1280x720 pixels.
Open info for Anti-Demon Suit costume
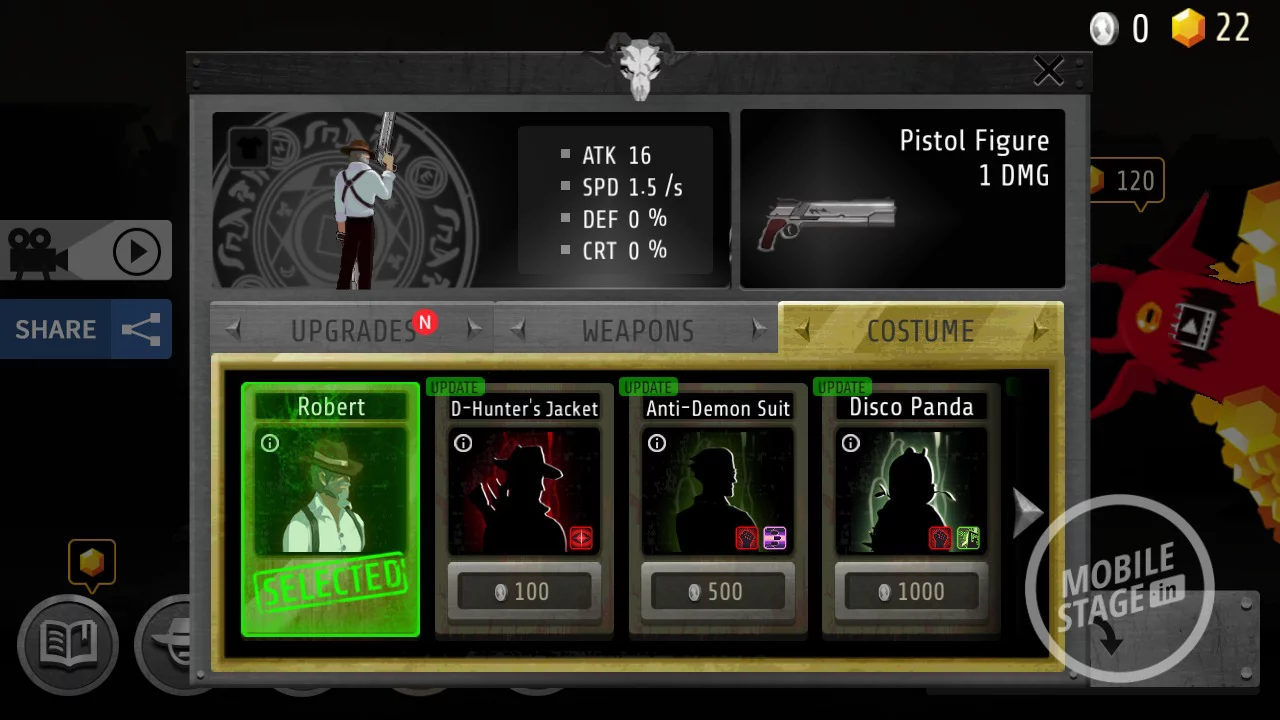[x=657, y=443]
